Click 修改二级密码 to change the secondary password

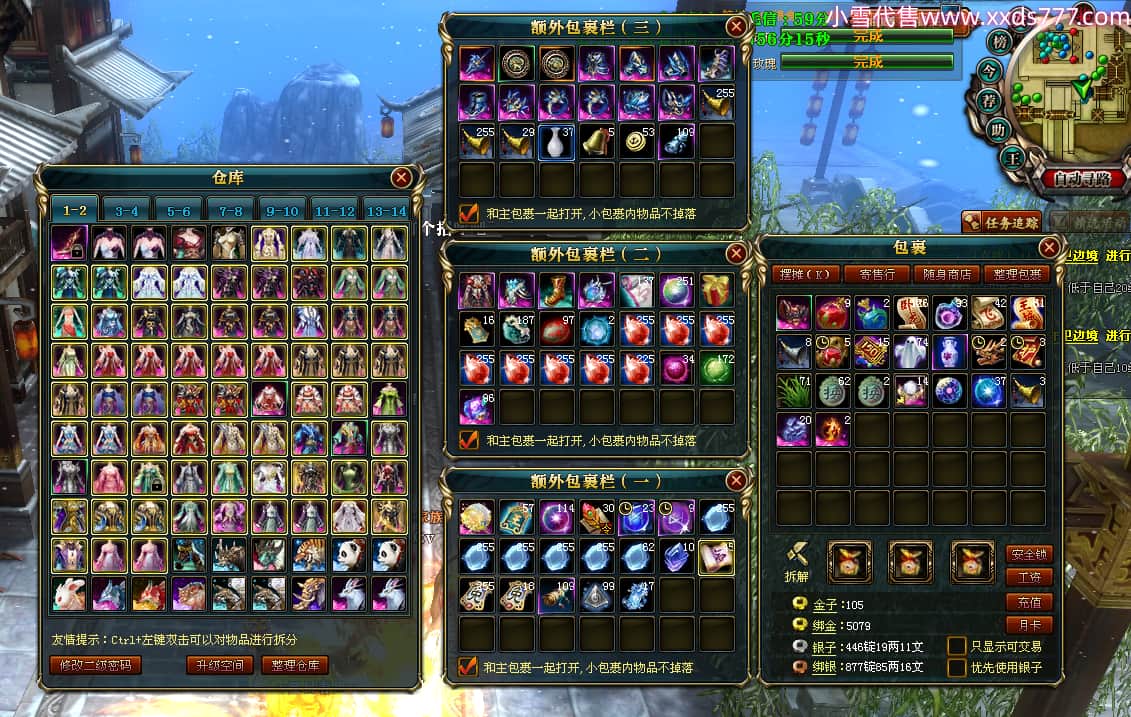tap(95, 665)
